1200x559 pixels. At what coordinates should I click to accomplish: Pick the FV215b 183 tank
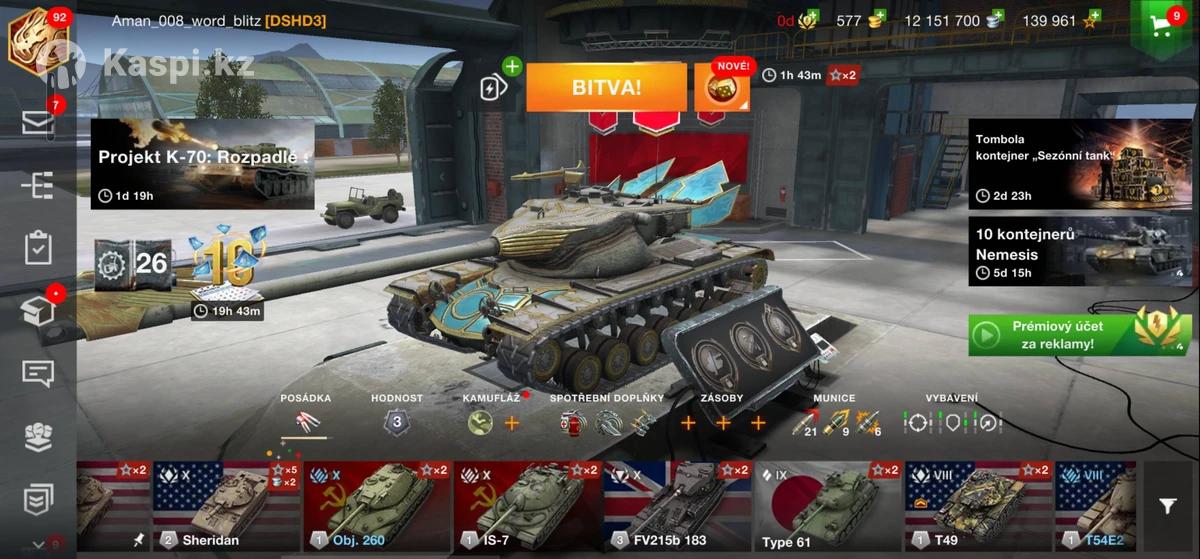click(677, 507)
